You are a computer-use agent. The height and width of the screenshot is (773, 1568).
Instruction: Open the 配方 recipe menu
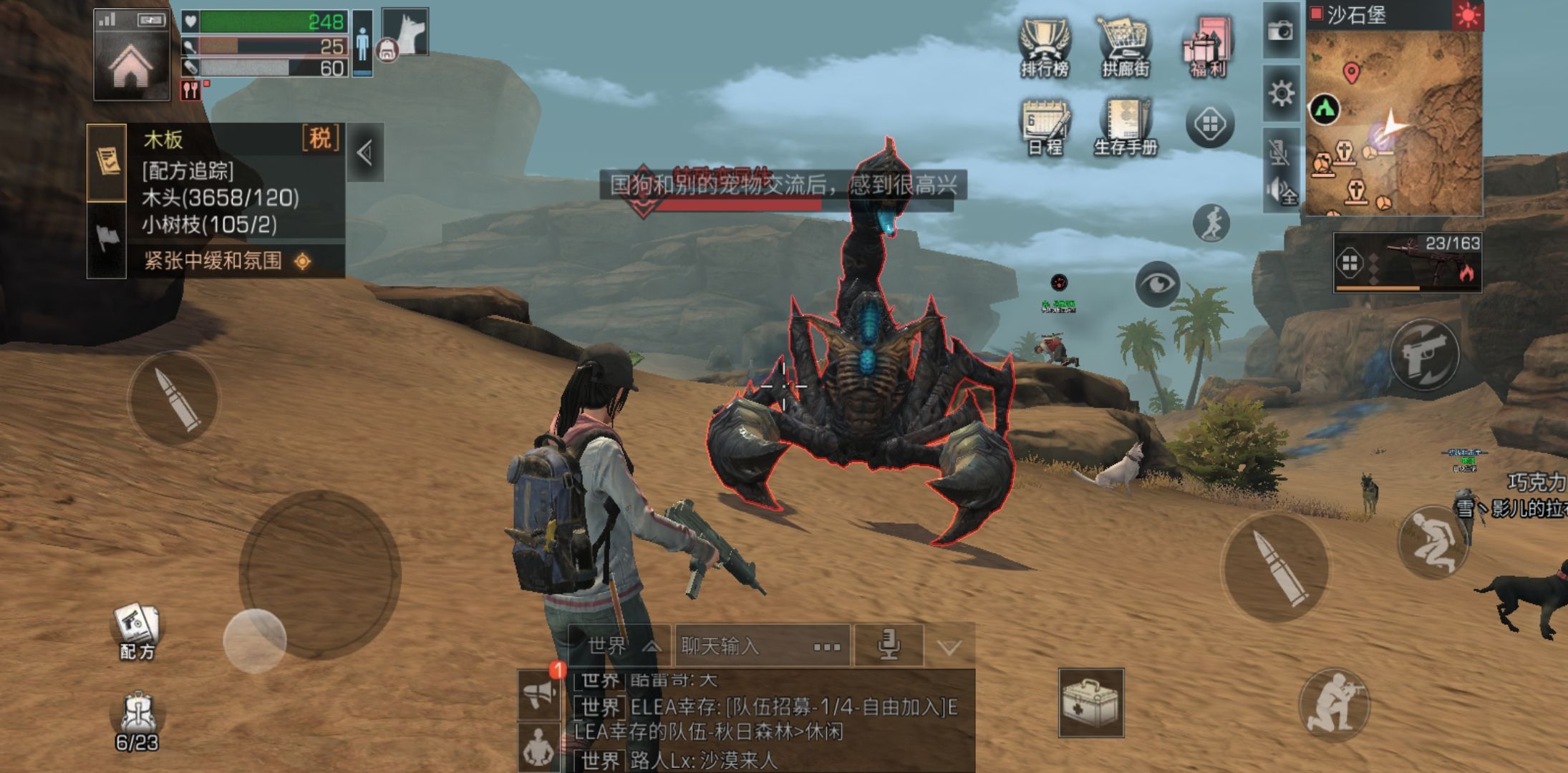coord(136,631)
